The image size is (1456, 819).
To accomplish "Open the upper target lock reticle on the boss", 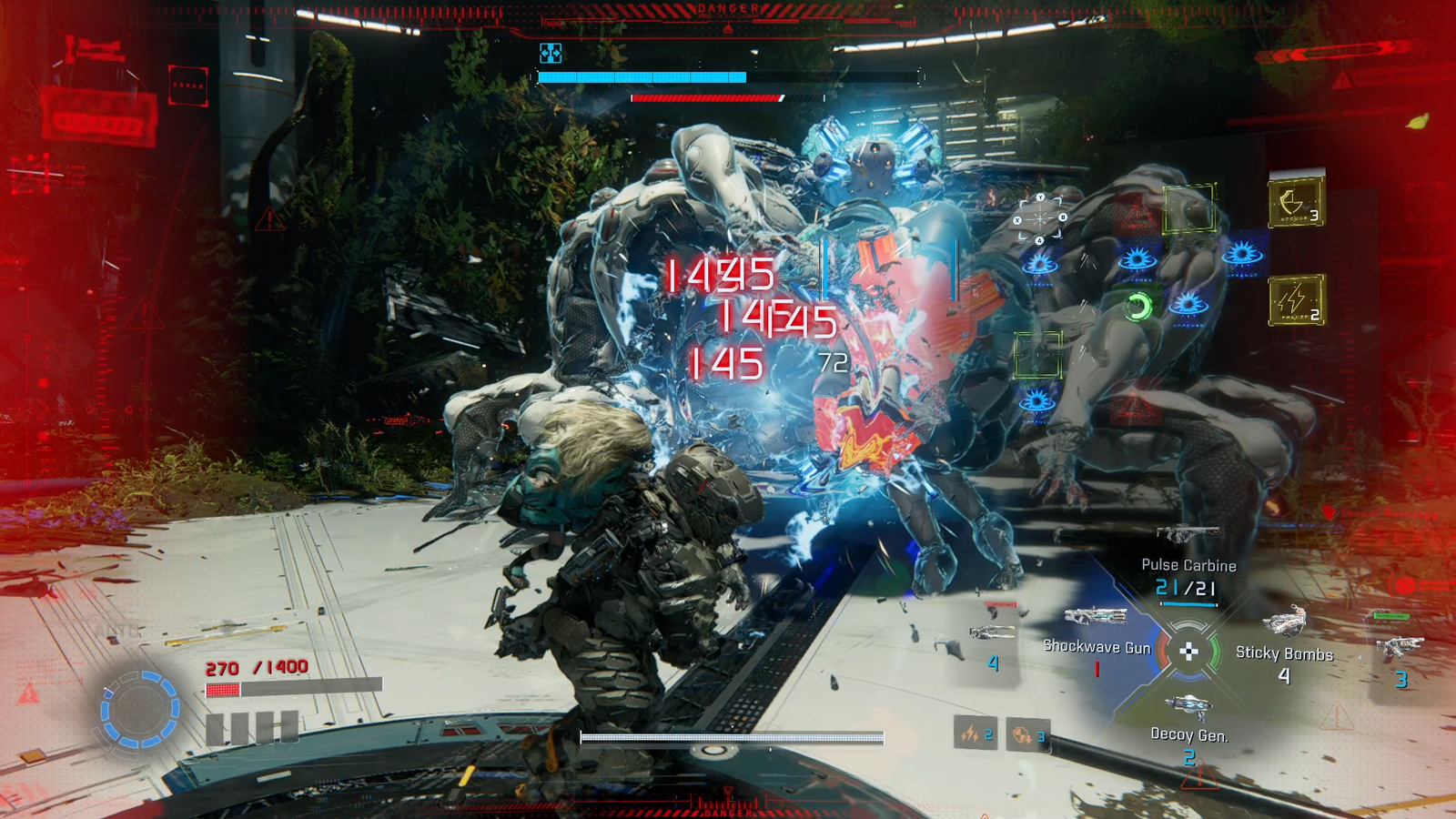I will 1039,217.
